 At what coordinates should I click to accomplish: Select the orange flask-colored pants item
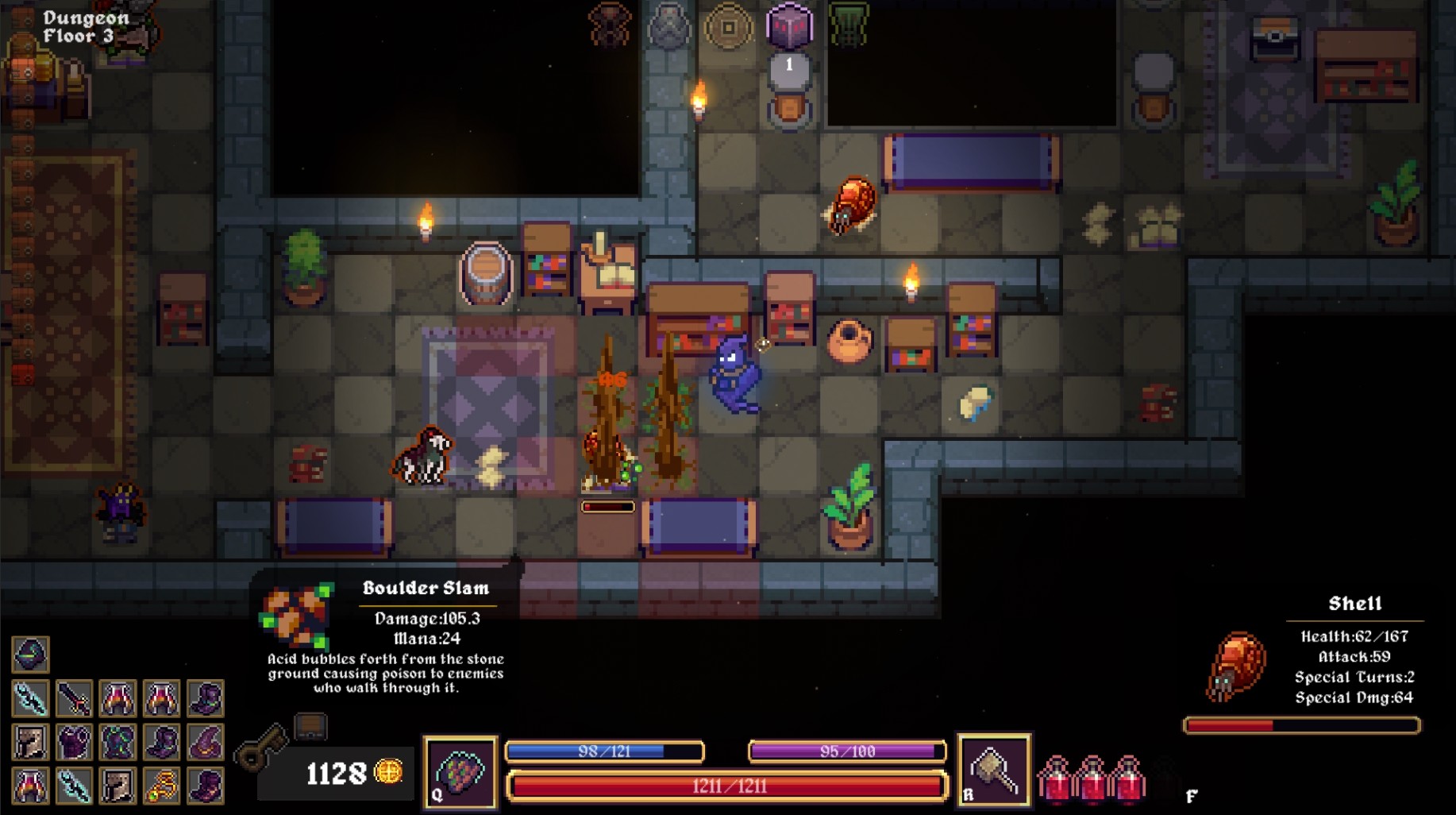(117, 697)
